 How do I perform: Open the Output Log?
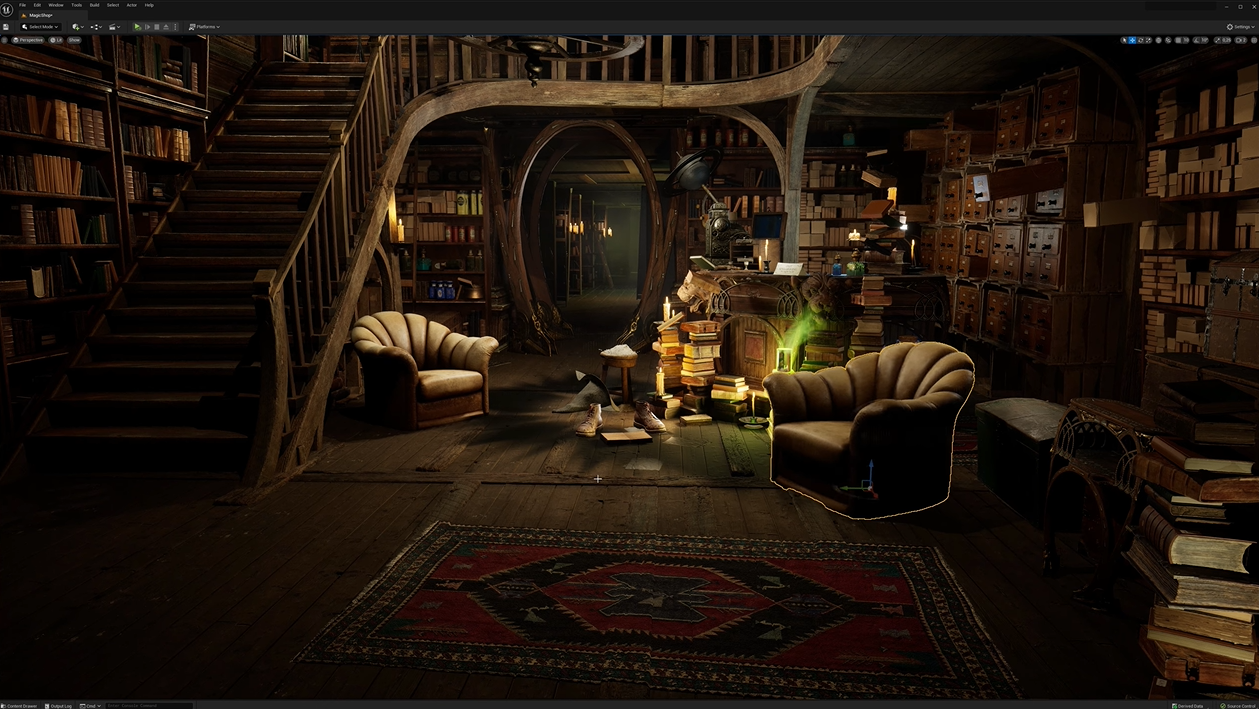coord(60,705)
